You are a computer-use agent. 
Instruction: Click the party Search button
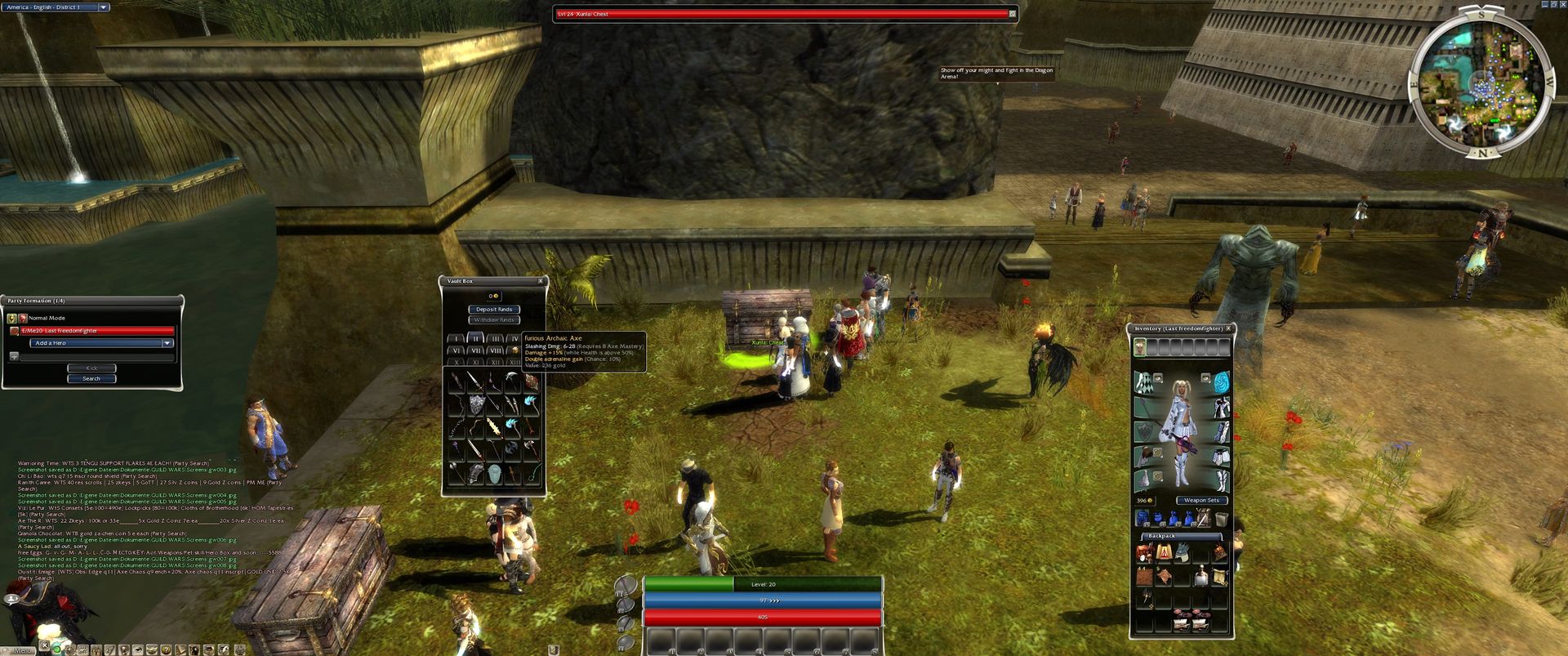pyautogui.click(x=91, y=378)
